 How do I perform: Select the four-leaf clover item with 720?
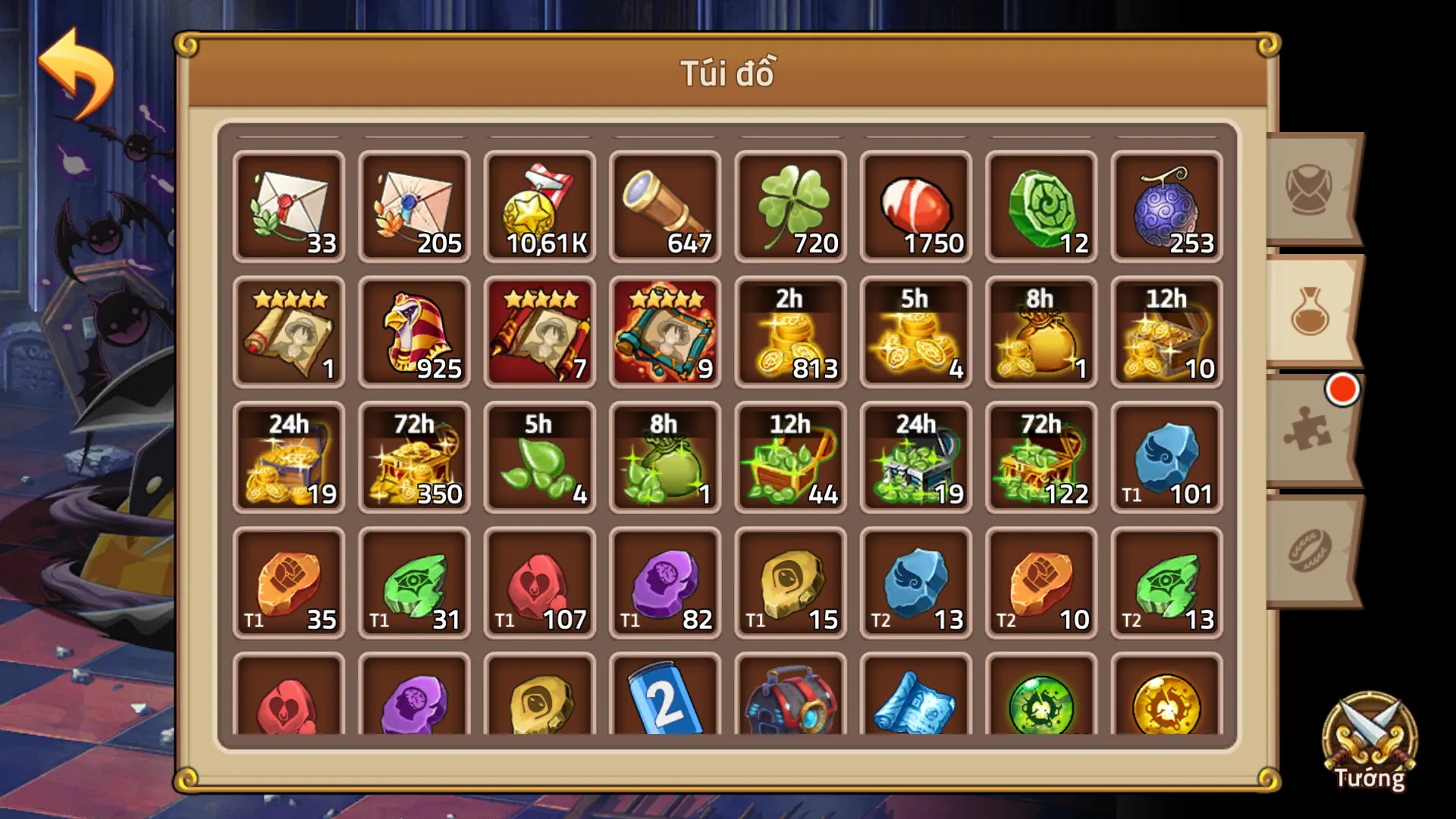click(790, 206)
